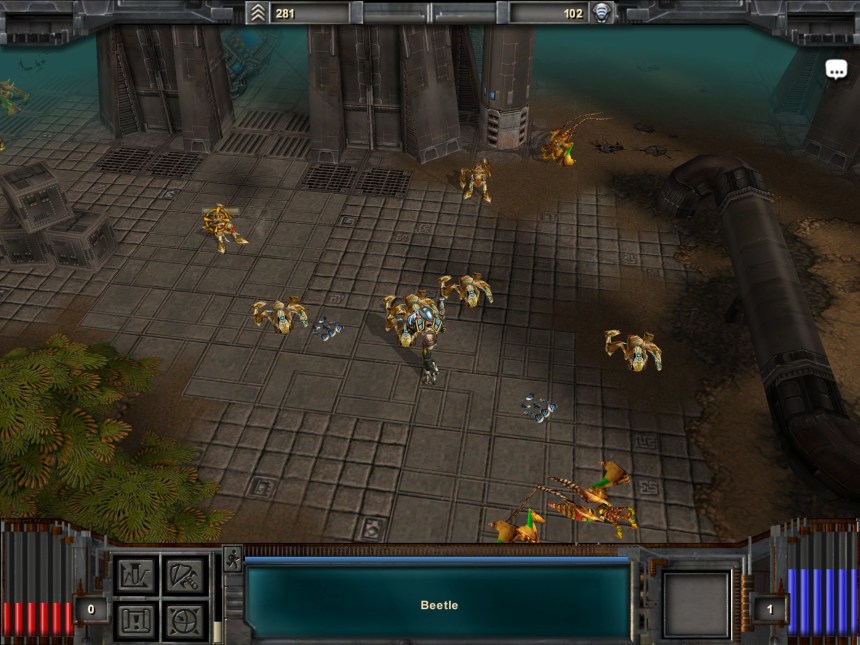Select the pickaxe and hammer command
Viewport: 860px width, 645px height.
(x=184, y=576)
